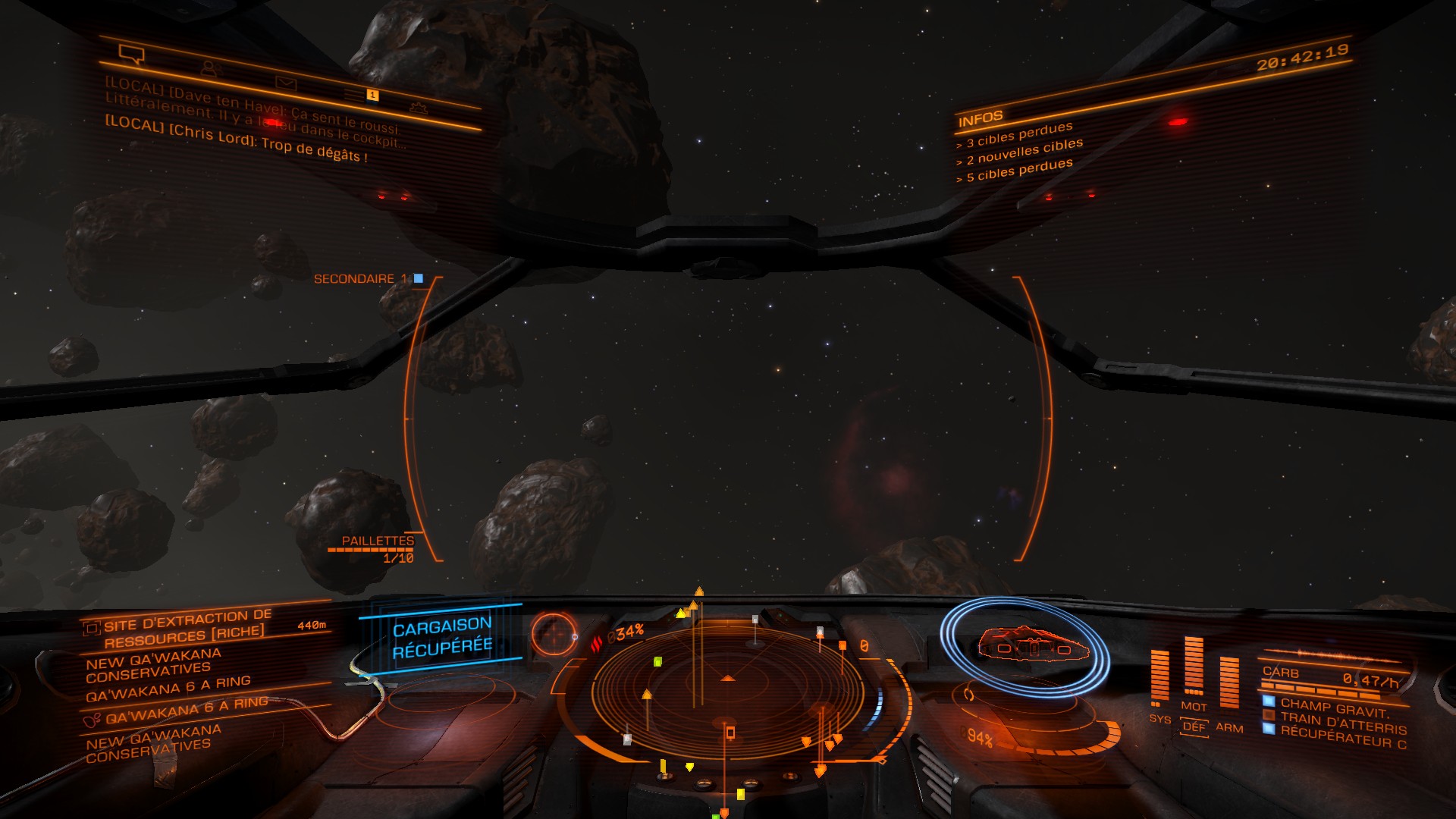Viewport: 1456px width, 819px height.
Task: Click the Paillettes chaff counter
Action: click(x=377, y=548)
